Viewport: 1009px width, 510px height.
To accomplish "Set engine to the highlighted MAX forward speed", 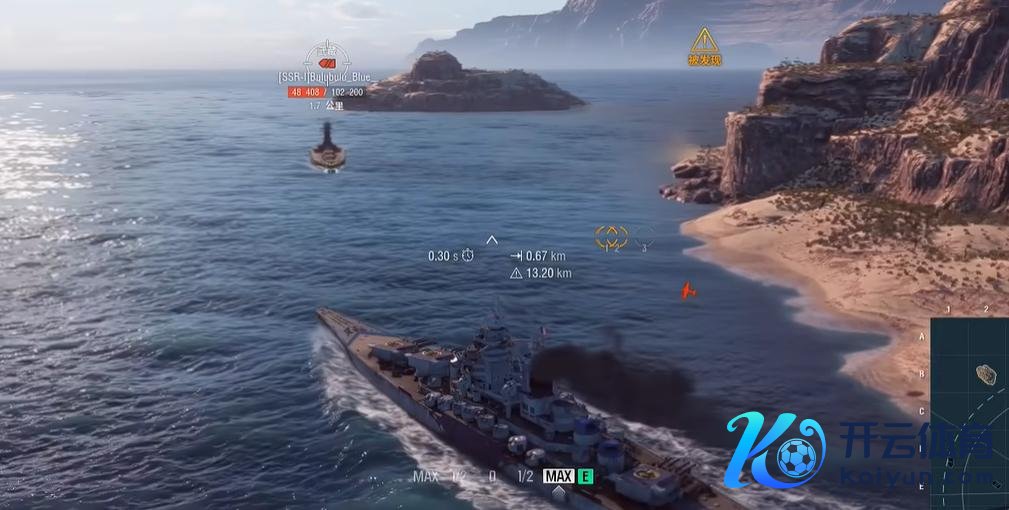I will pos(558,476).
